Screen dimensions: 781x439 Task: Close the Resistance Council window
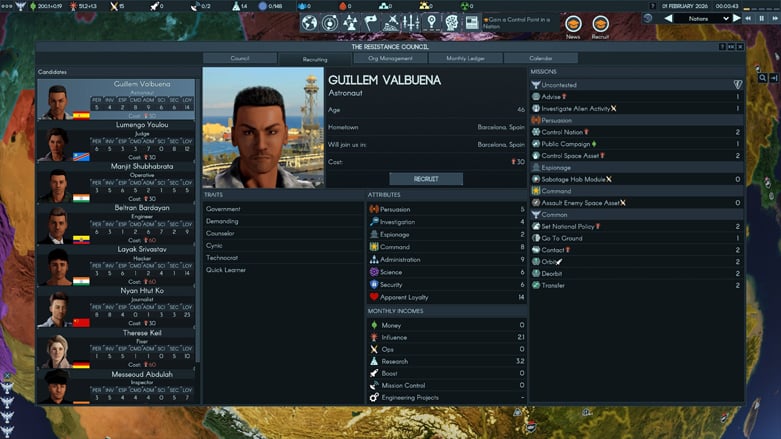coord(739,47)
